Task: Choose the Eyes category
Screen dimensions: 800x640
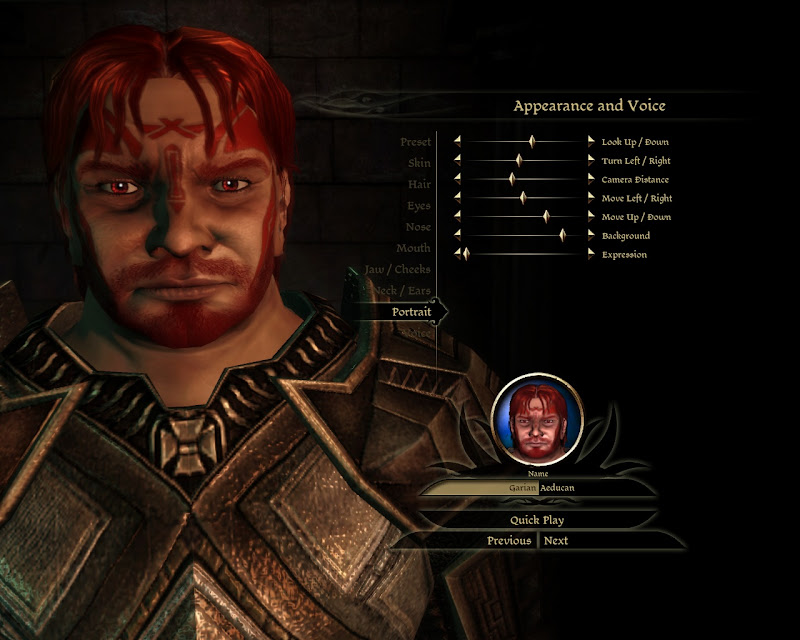Action: click(x=419, y=206)
